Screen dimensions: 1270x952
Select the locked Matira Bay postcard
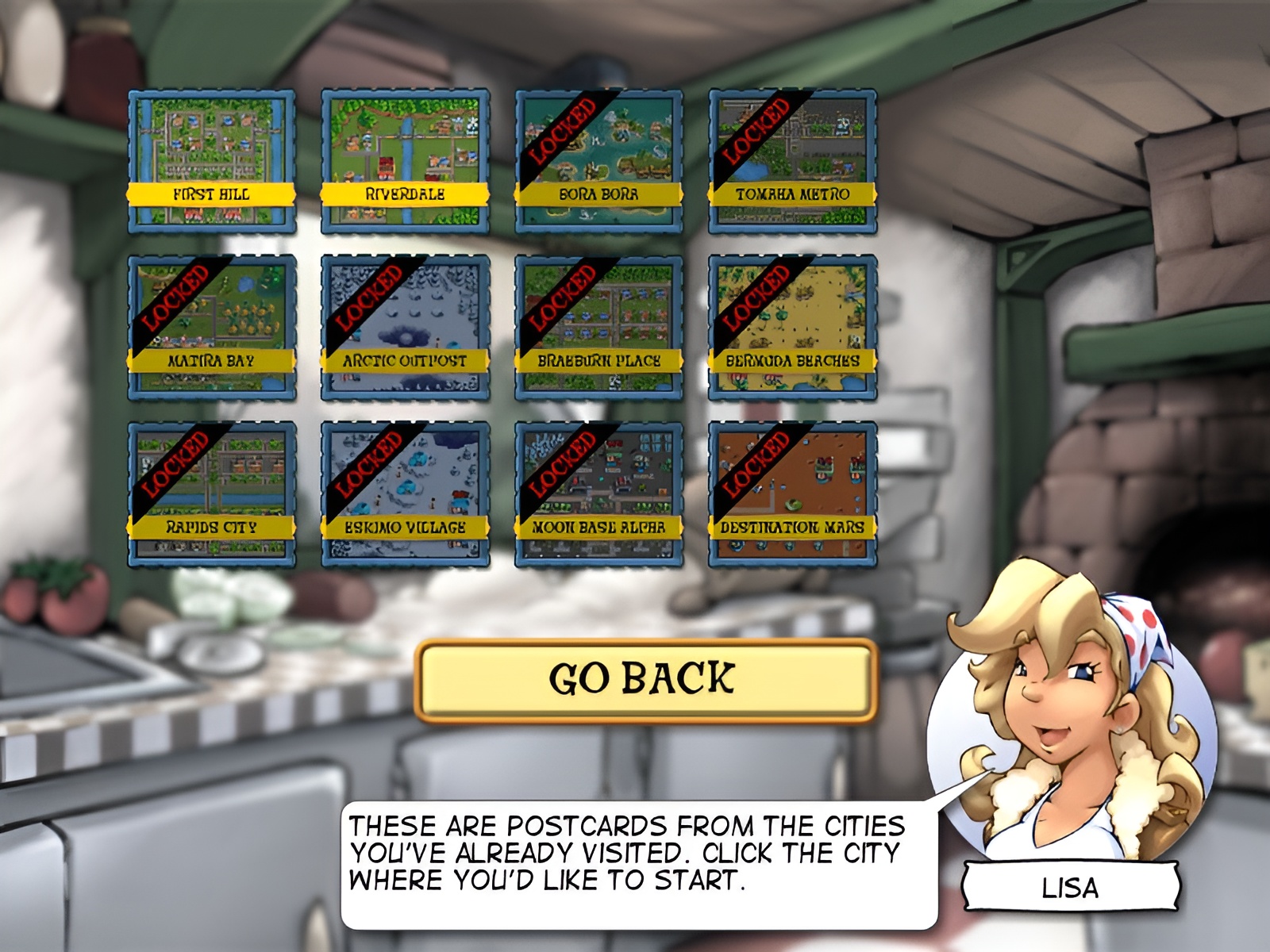pos(212,328)
